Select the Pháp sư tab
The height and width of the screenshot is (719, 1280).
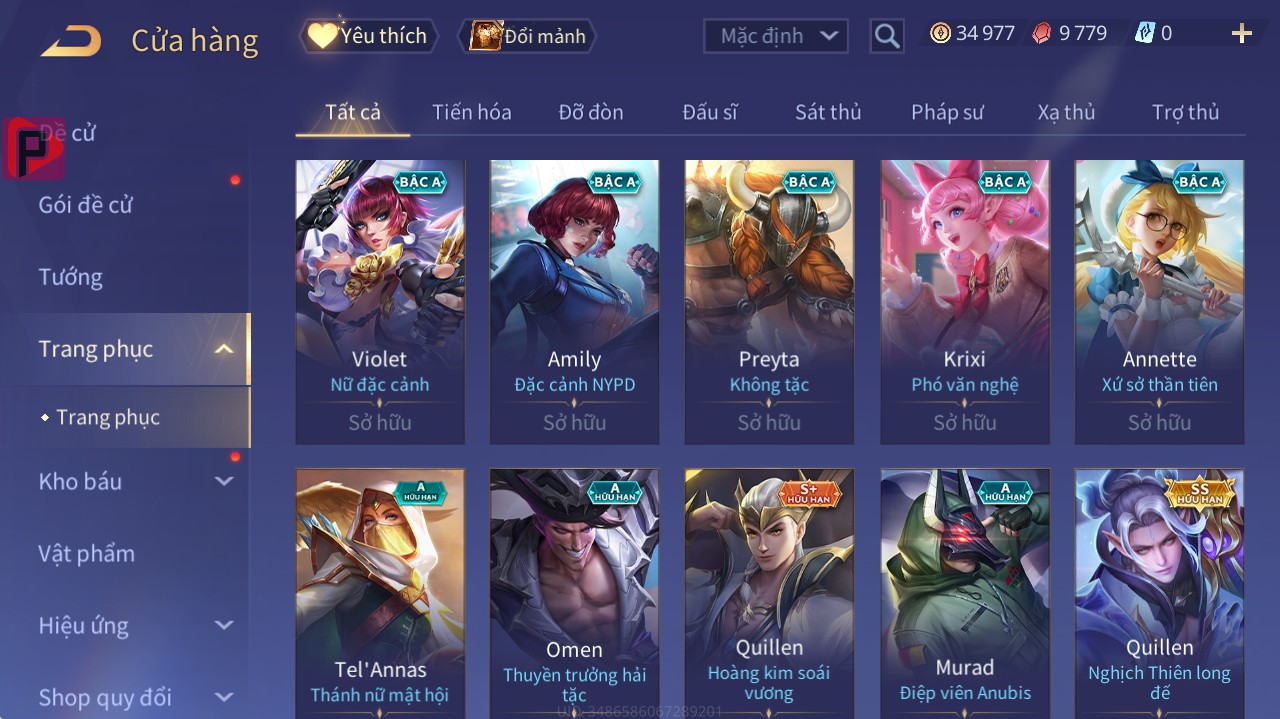pyautogui.click(x=947, y=112)
